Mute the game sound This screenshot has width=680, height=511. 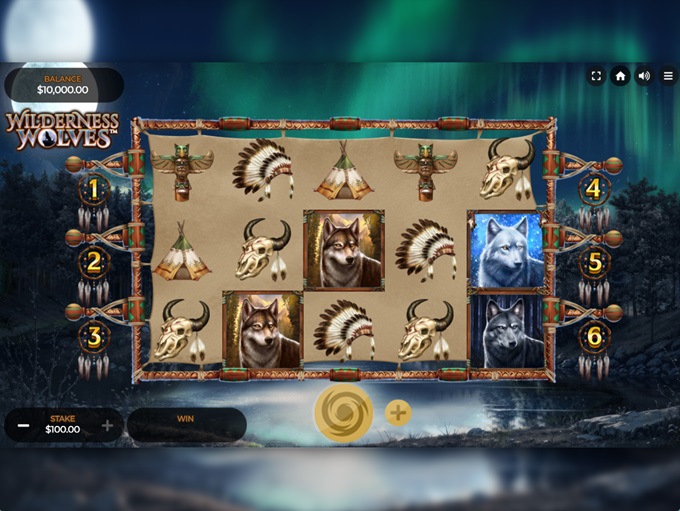[644, 76]
